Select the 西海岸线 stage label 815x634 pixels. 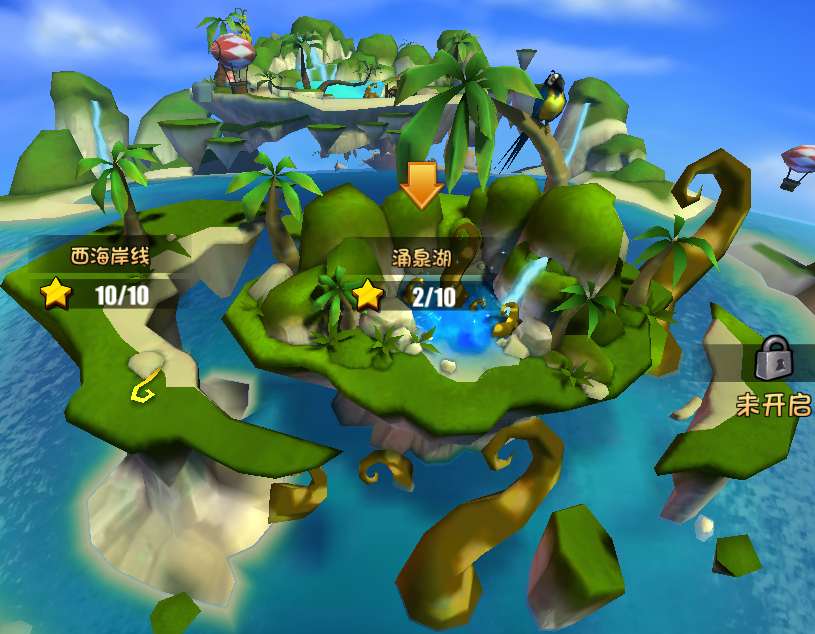110,258
